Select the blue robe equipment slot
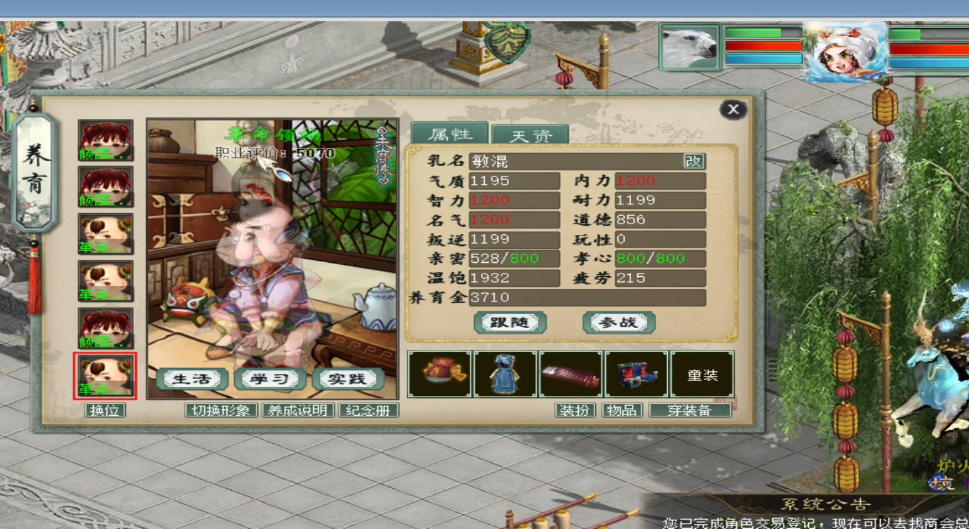 point(504,374)
